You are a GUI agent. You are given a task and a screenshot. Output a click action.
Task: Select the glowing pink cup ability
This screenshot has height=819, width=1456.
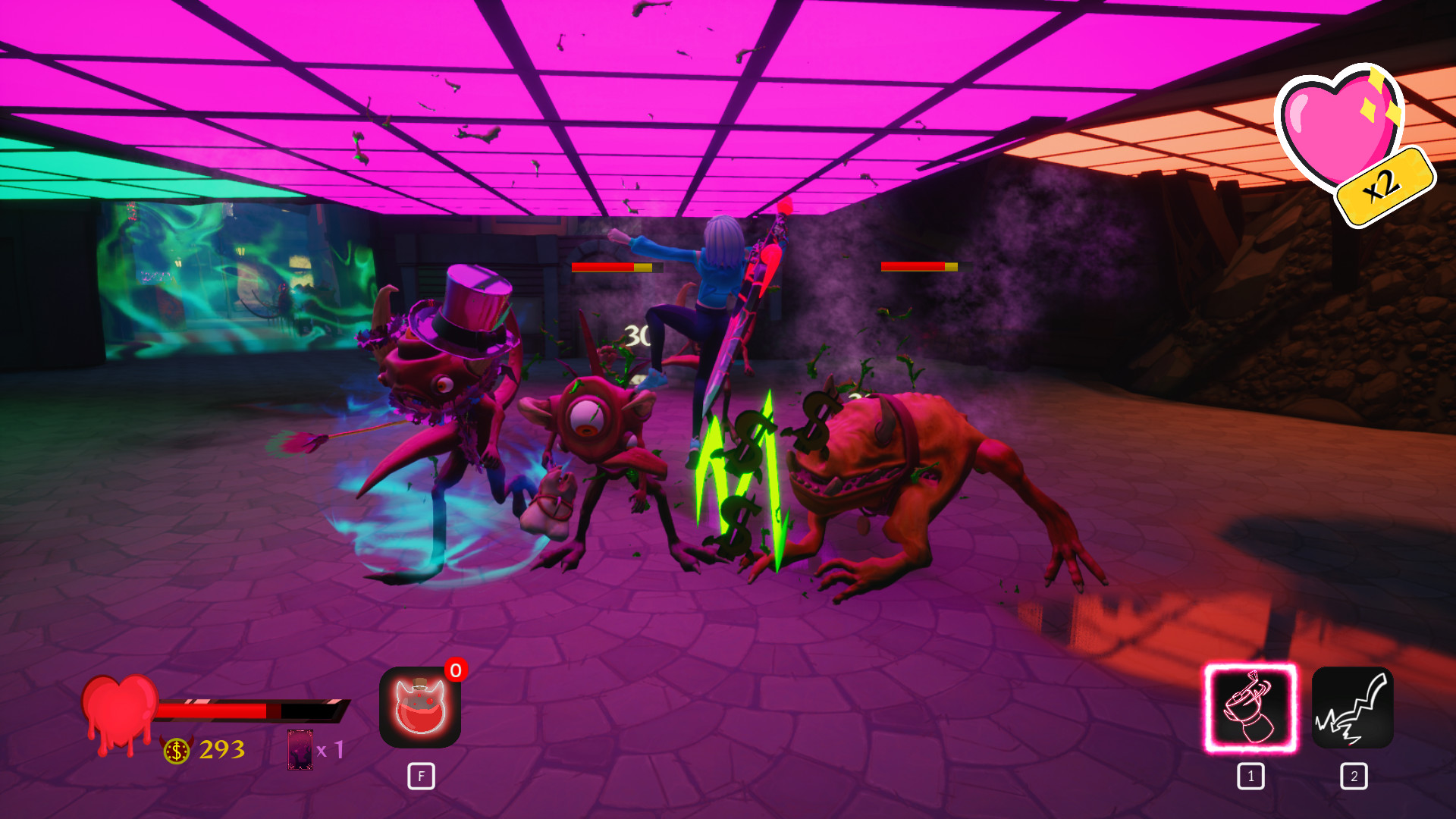click(1250, 708)
